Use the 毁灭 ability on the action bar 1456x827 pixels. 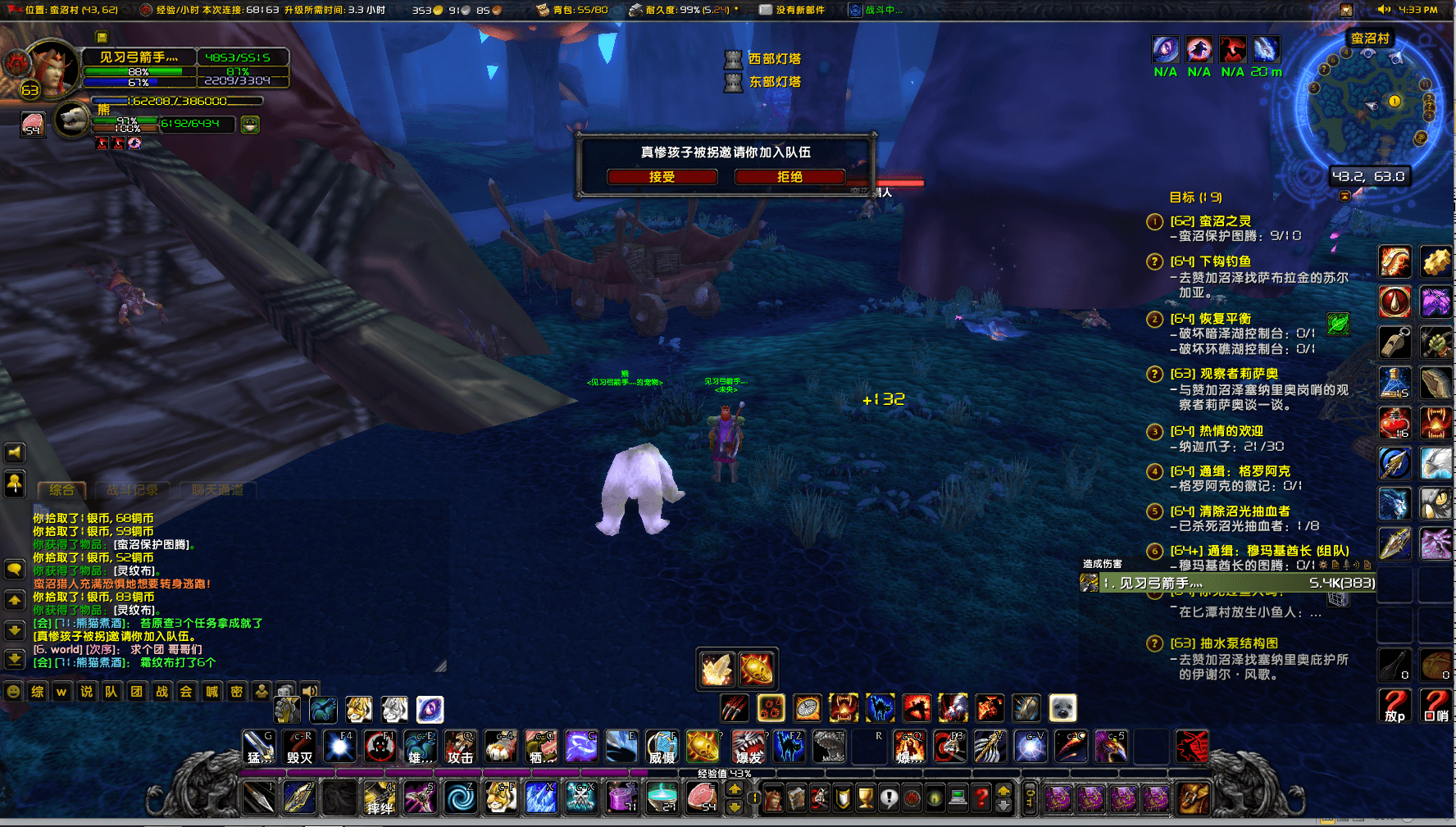pos(300,747)
